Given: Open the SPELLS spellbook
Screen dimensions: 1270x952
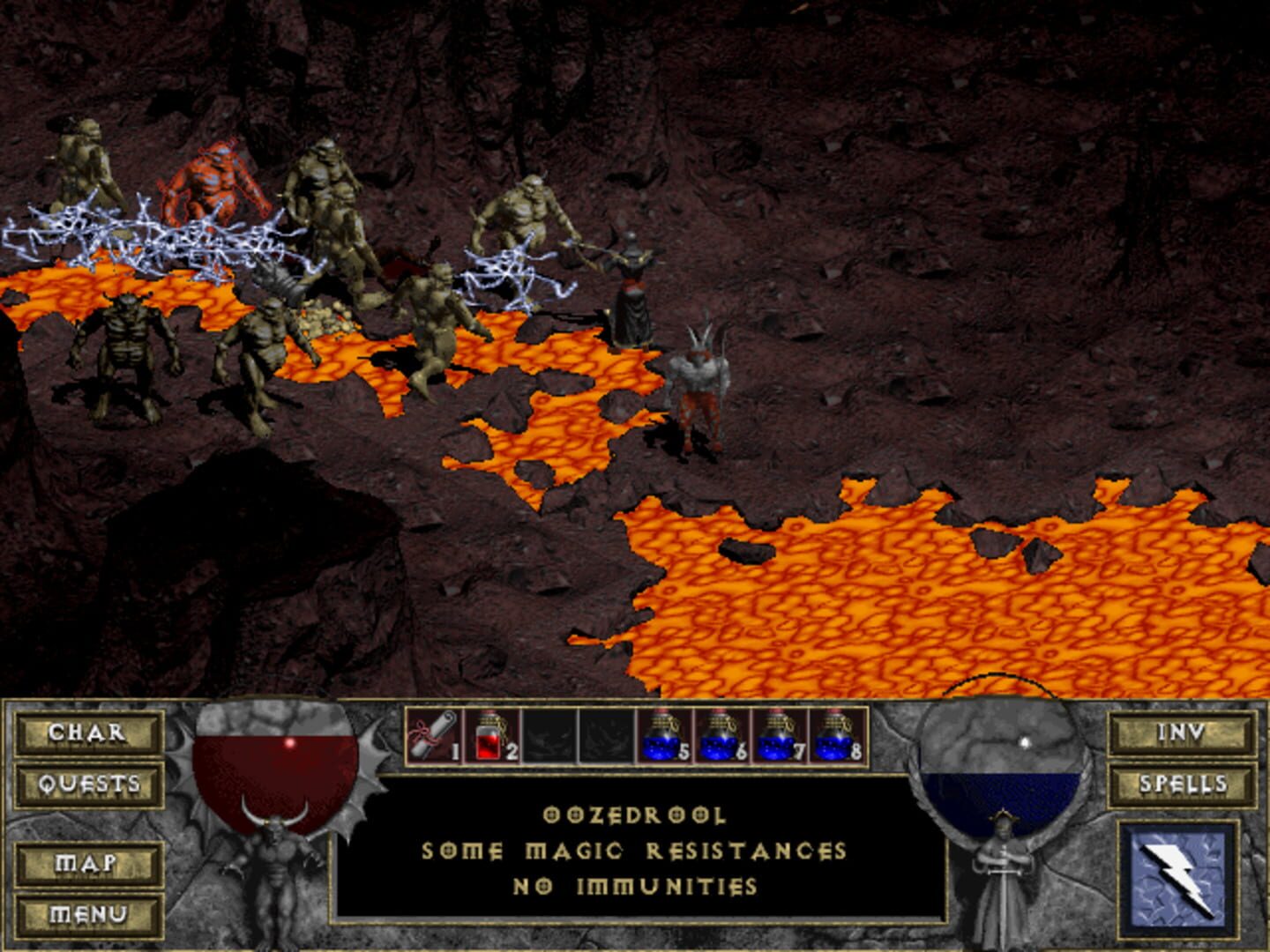Looking at the screenshot, I should point(1182,784).
